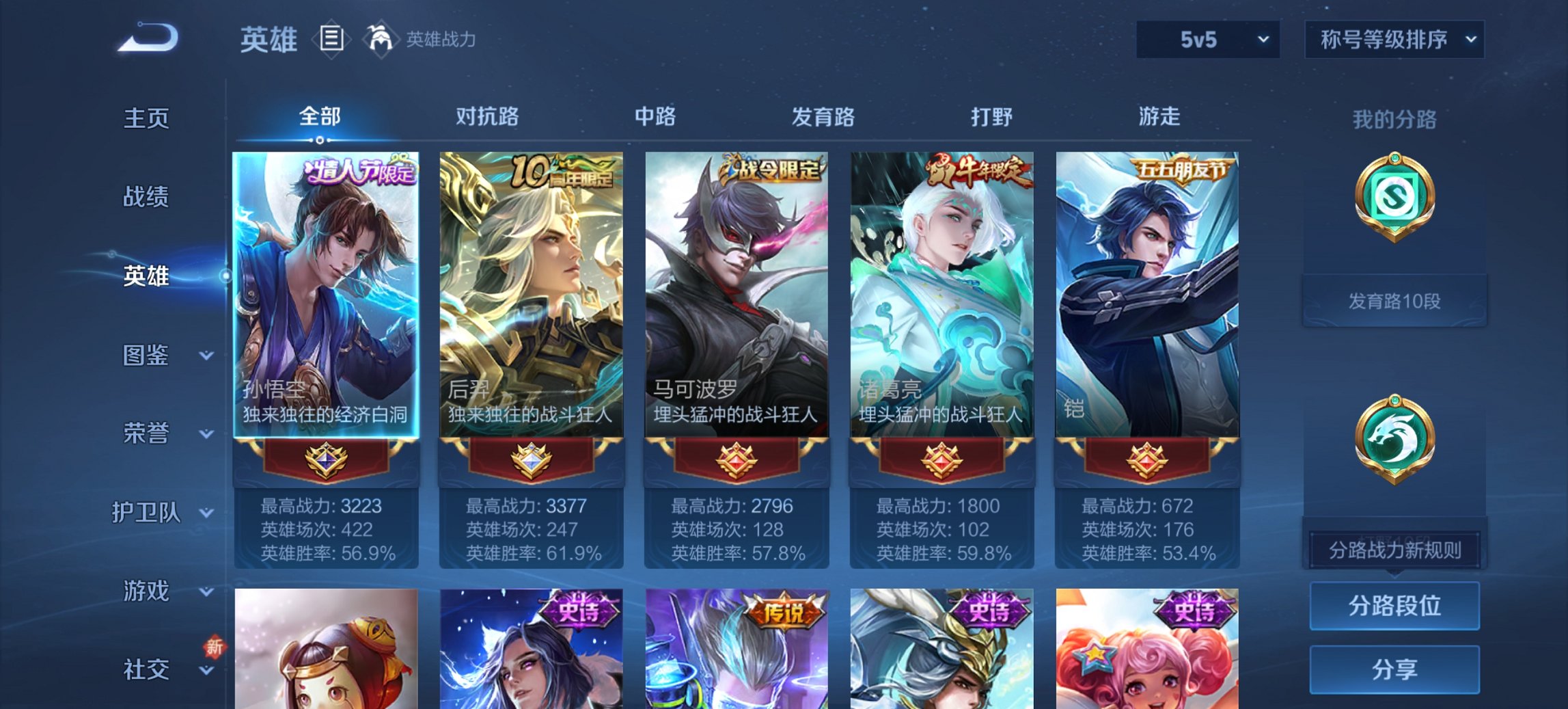Switch to the 打野 tab

(x=990, y=117)
